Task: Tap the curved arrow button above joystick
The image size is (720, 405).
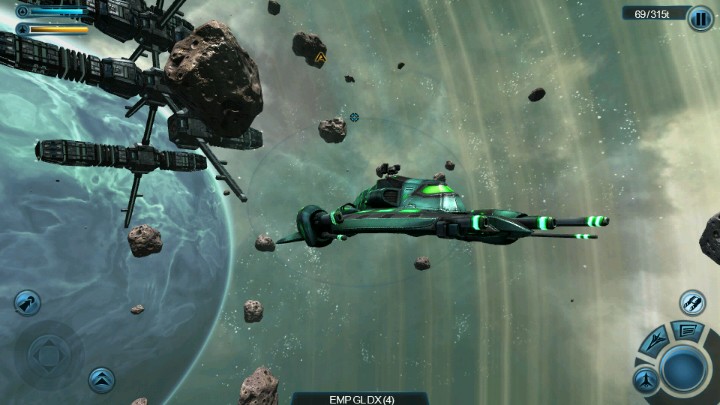Action: (27, 302)
